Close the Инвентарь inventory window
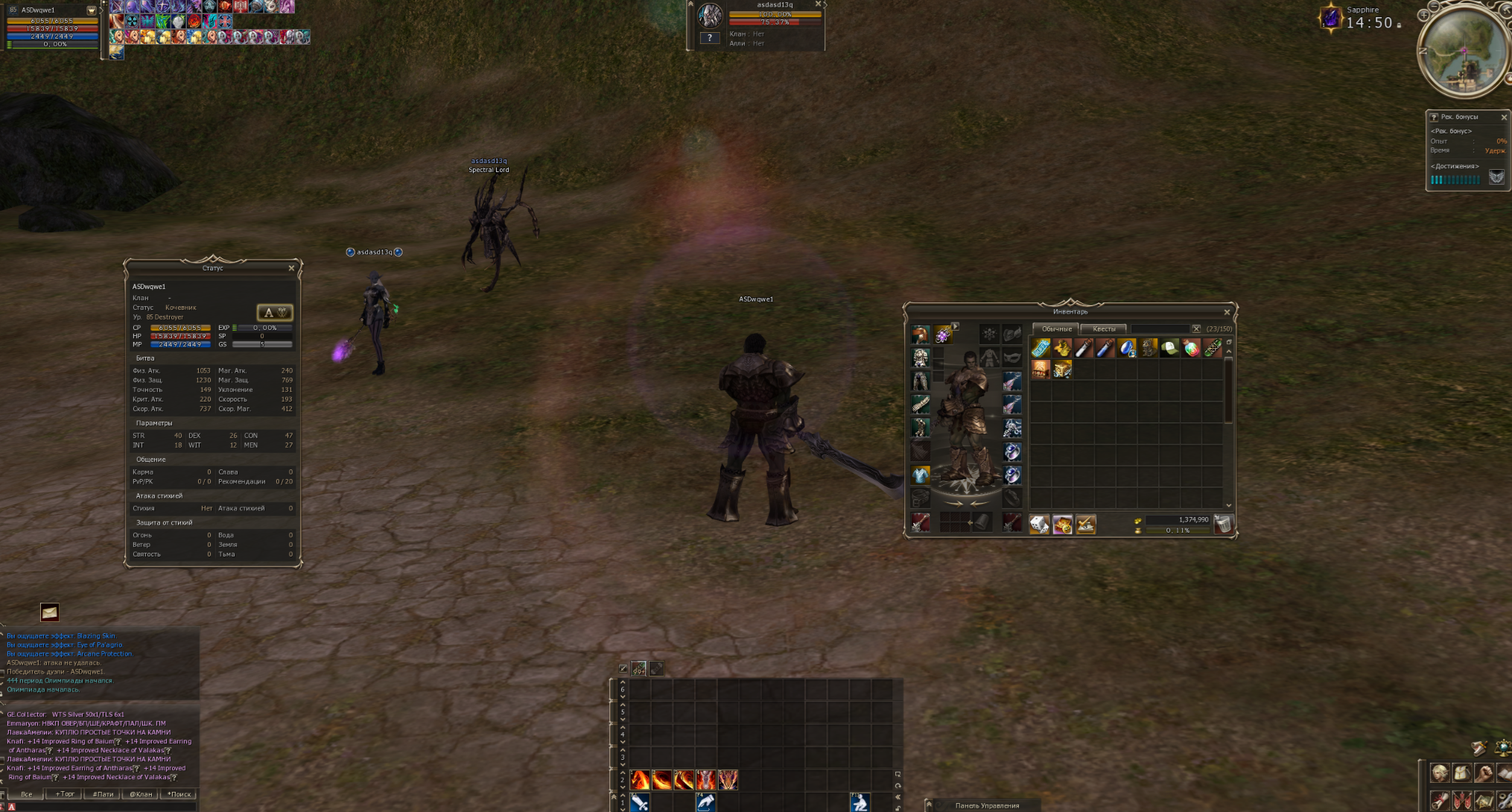The image size is (1512, 812). tap(1227, 312)
